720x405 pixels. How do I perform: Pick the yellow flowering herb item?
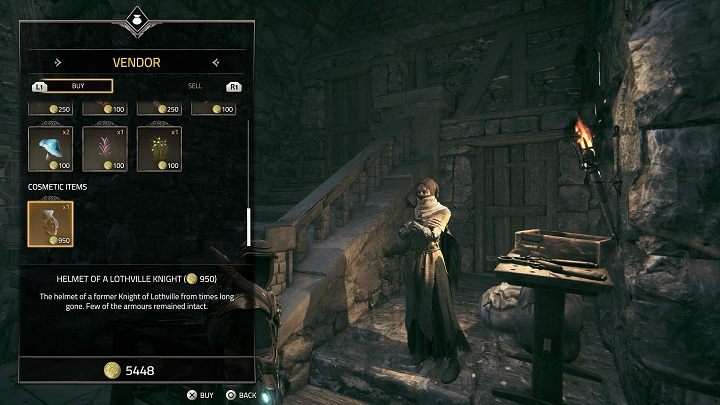157,148
